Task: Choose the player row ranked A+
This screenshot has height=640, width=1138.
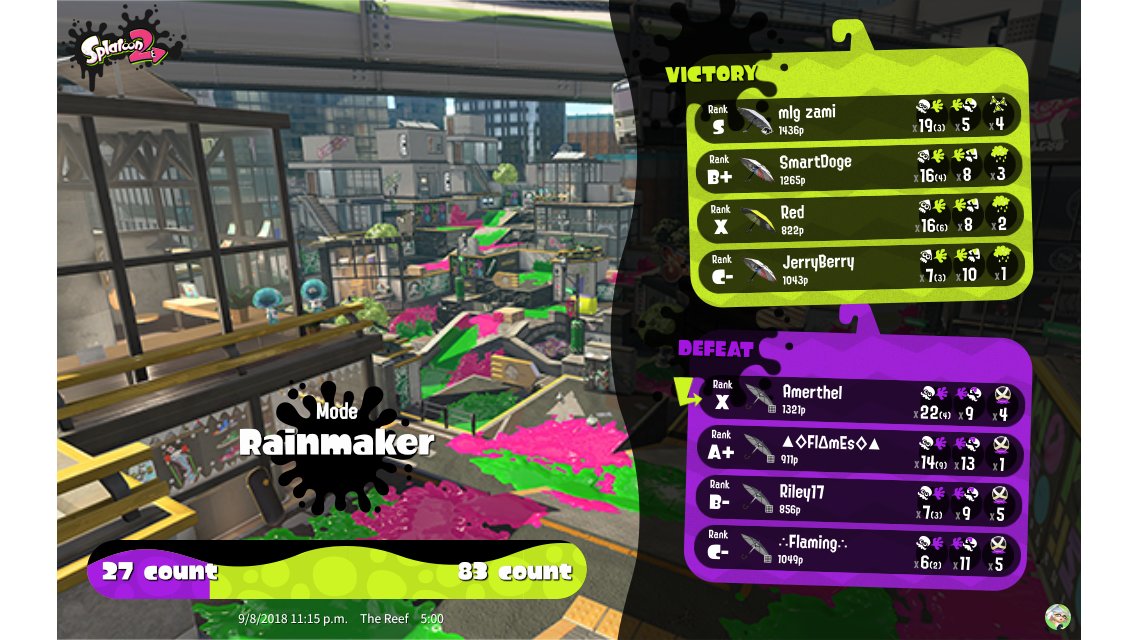Action: pyautogui.click(x=860, y=447)
